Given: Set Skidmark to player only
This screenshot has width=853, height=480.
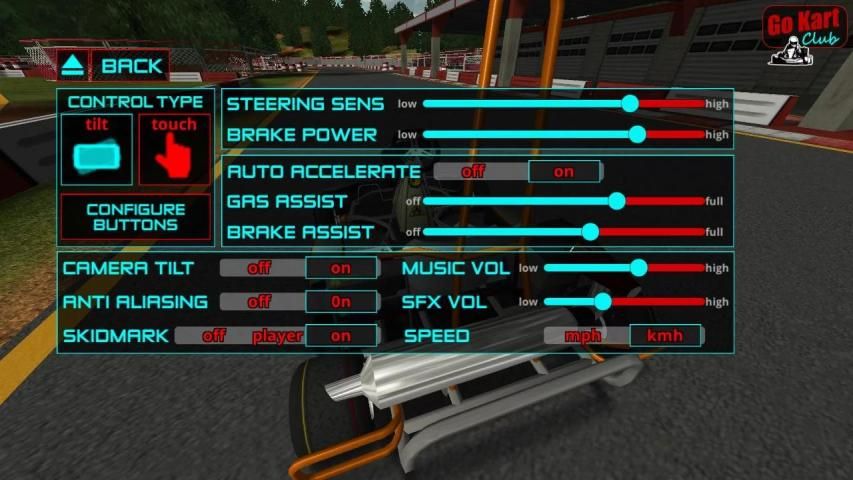Looking at the screenshot, I should (277, 336).
